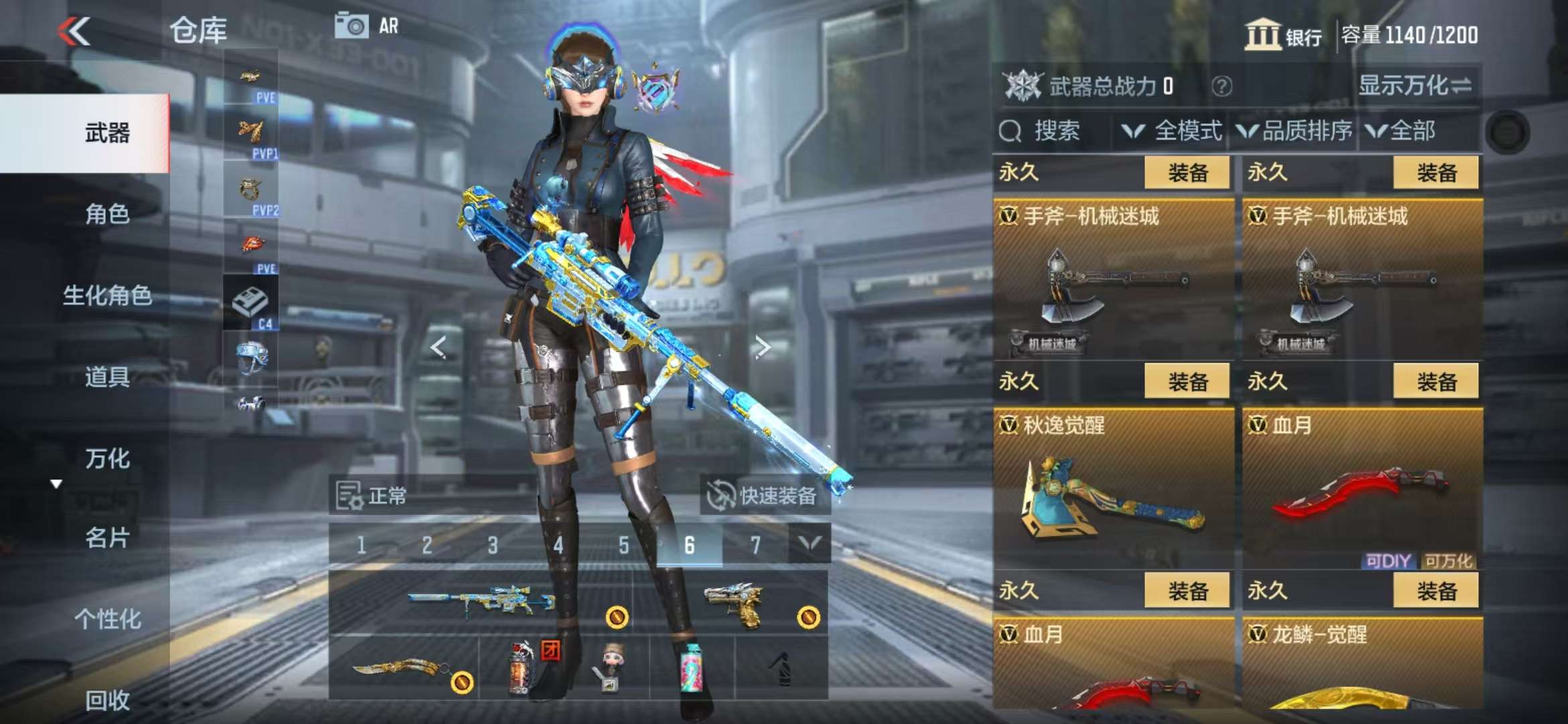Image resolution: width=1568 pixels, height=724 pixels.
Task: Activate 快速装备 quick equip
Action: click(765, 496)
